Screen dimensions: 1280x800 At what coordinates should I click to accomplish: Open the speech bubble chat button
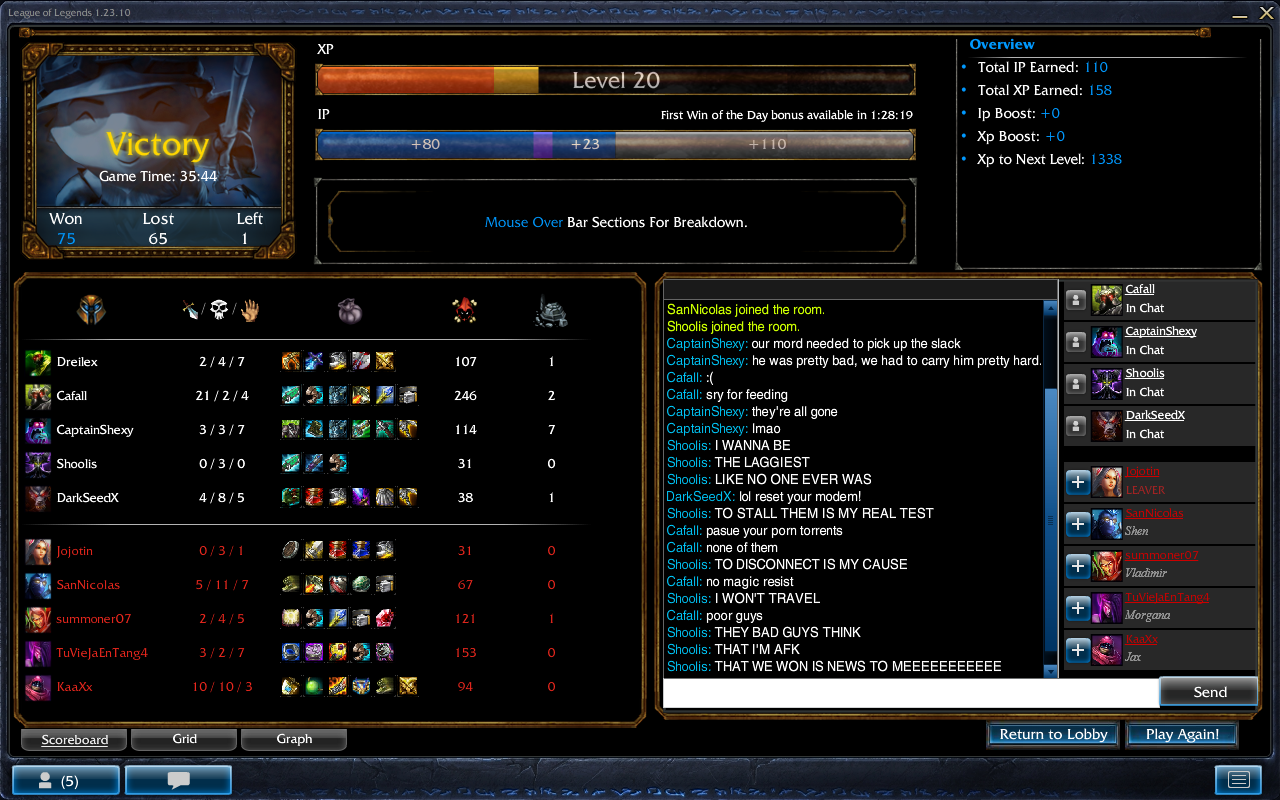178,780
